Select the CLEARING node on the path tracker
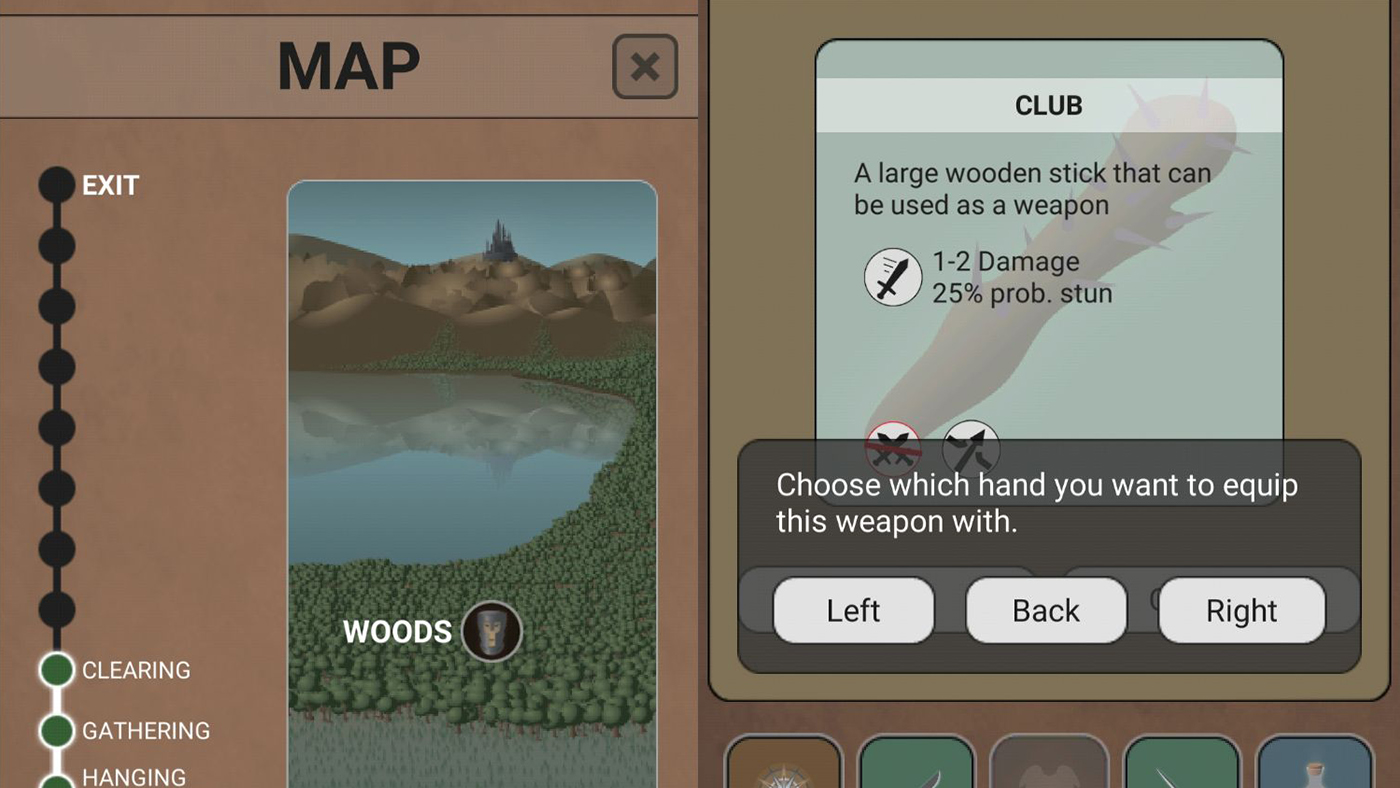This screenshot has height=788, width=1400. point(56,670)
